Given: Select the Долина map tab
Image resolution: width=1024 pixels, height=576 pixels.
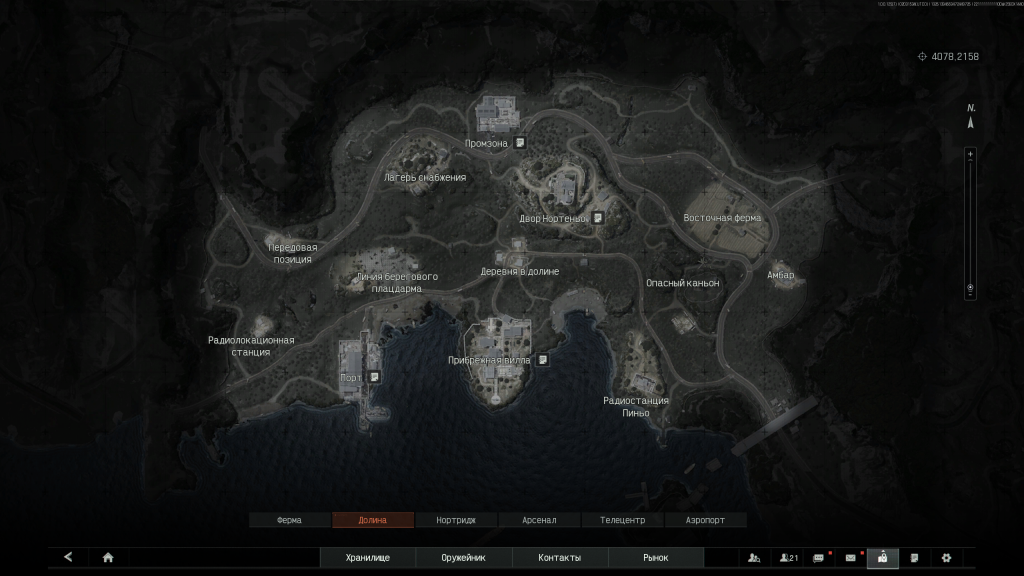Looking at the screenshot, I should [372, 520].
